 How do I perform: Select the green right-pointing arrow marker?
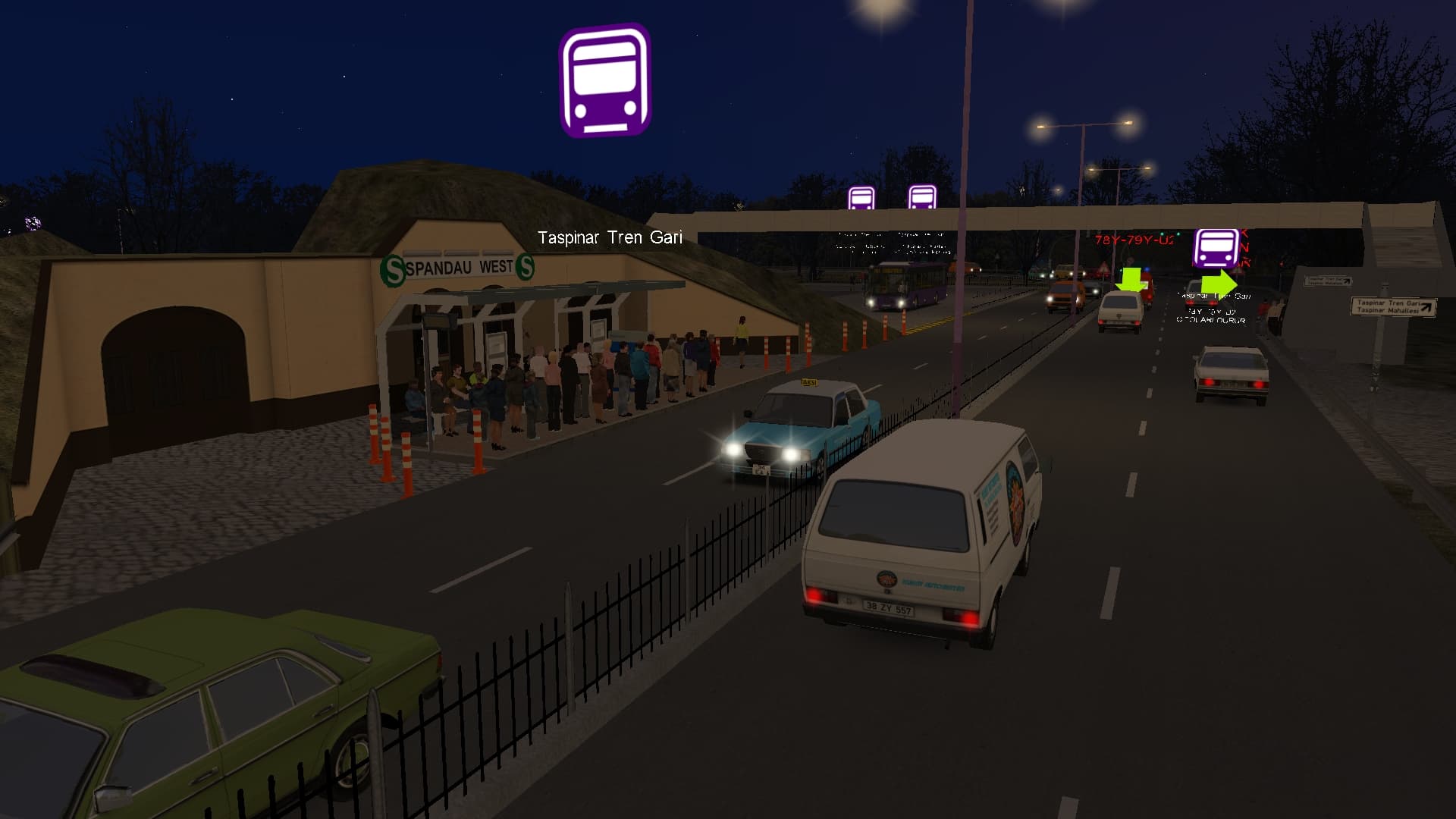click(1218, 283)
